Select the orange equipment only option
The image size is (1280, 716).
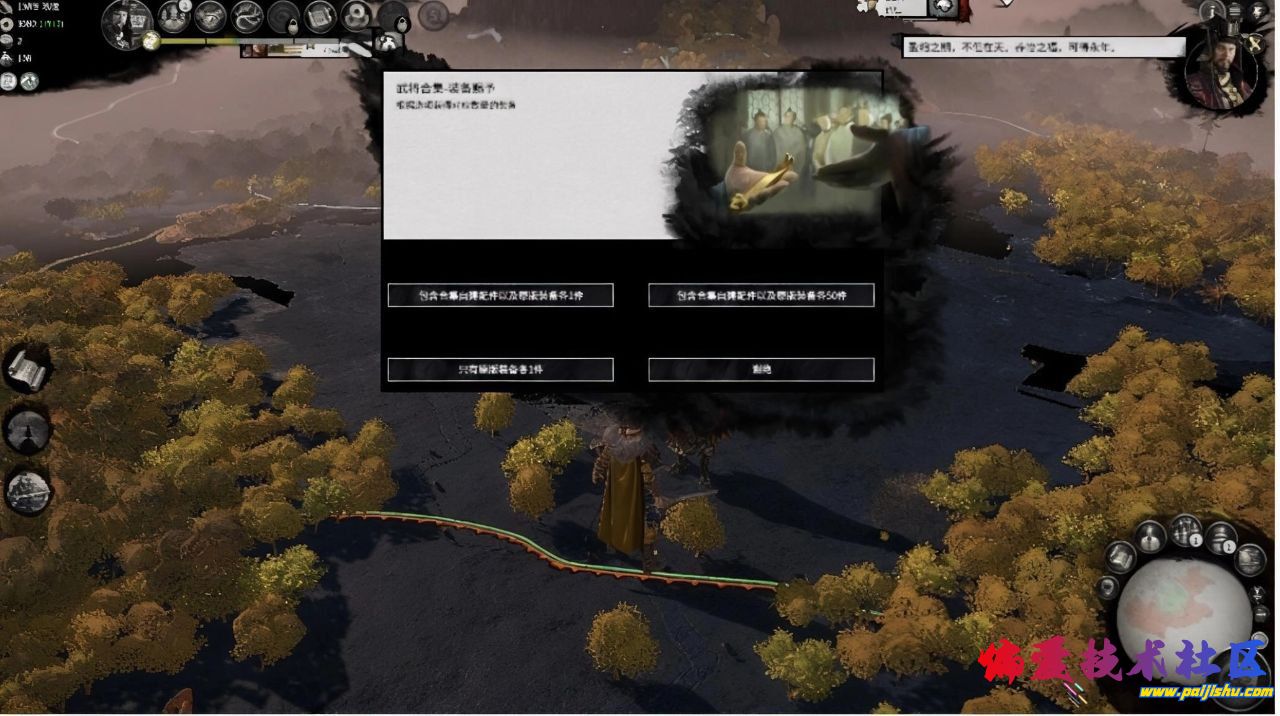click(x=500, y=369)
